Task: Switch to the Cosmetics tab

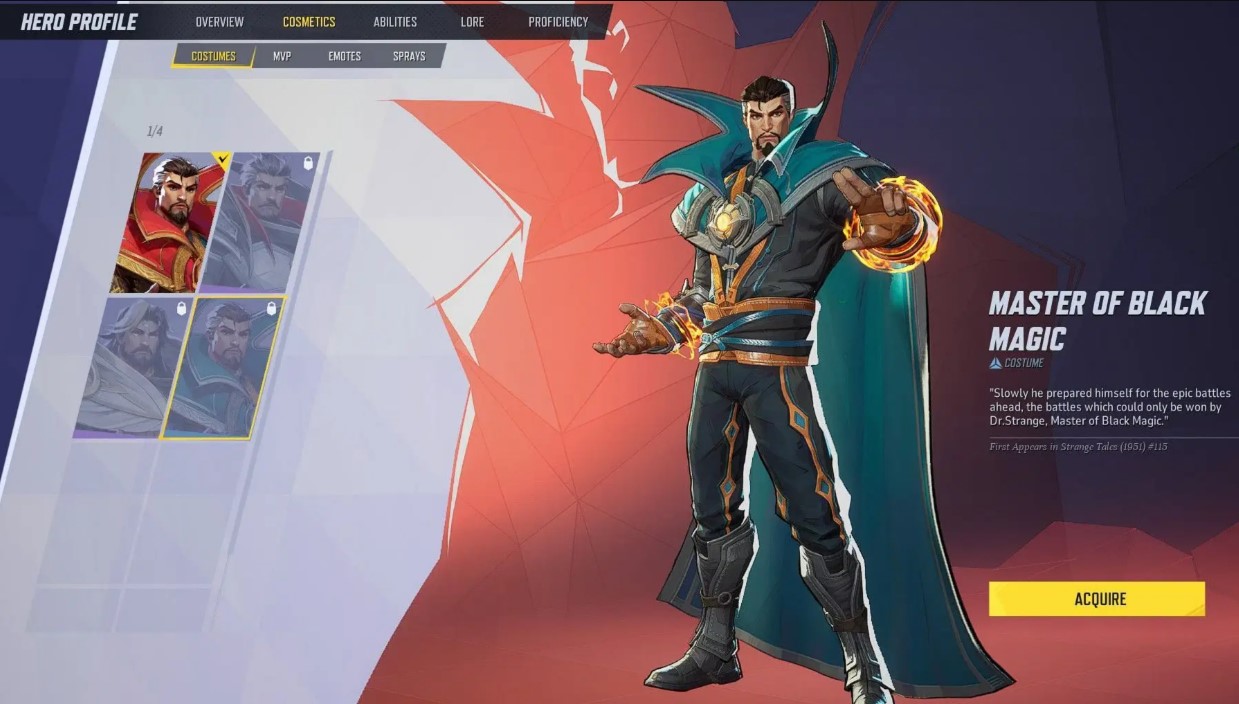Action: [309, 22]
